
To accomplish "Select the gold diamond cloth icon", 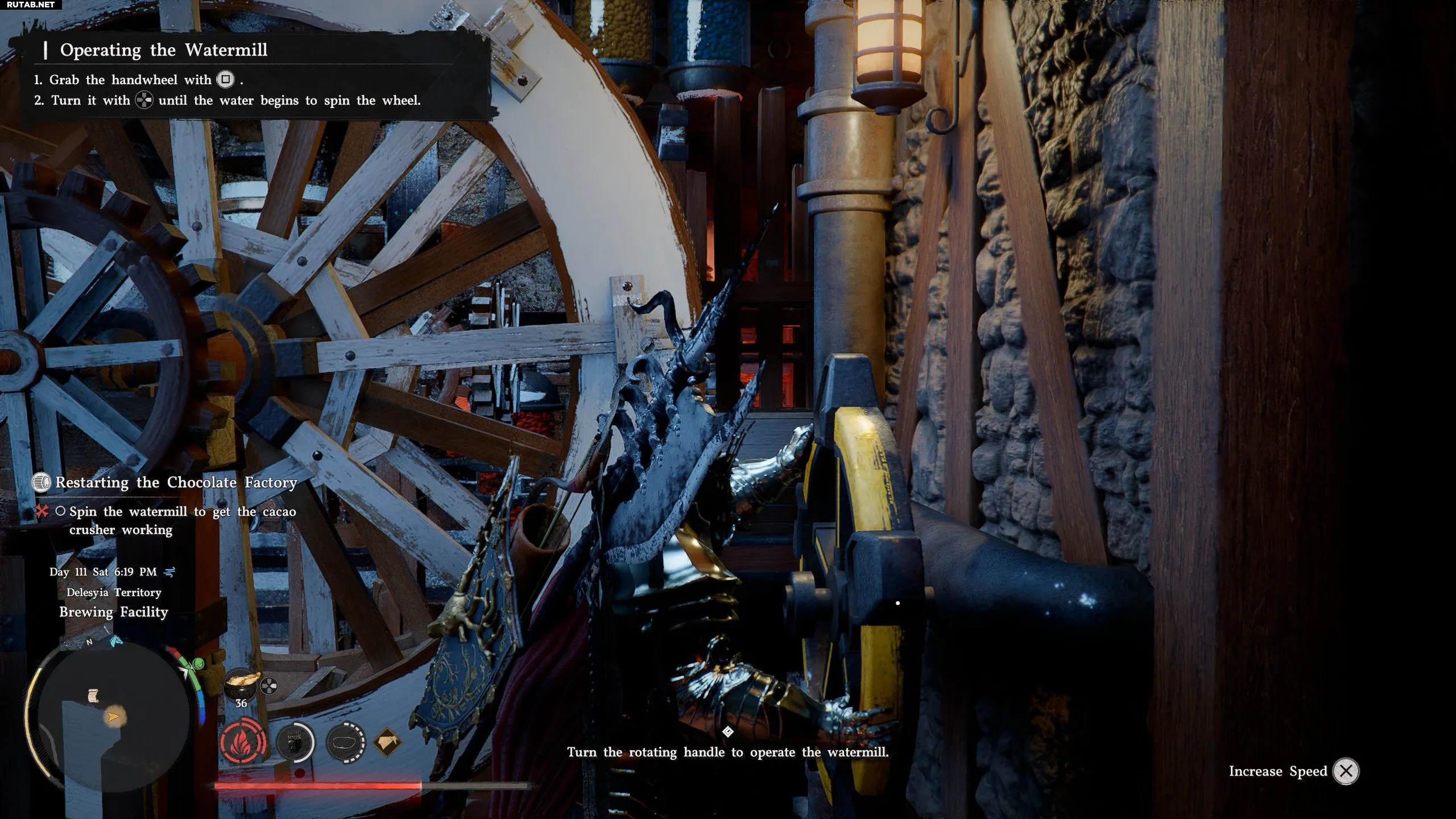I will (388, 742).
